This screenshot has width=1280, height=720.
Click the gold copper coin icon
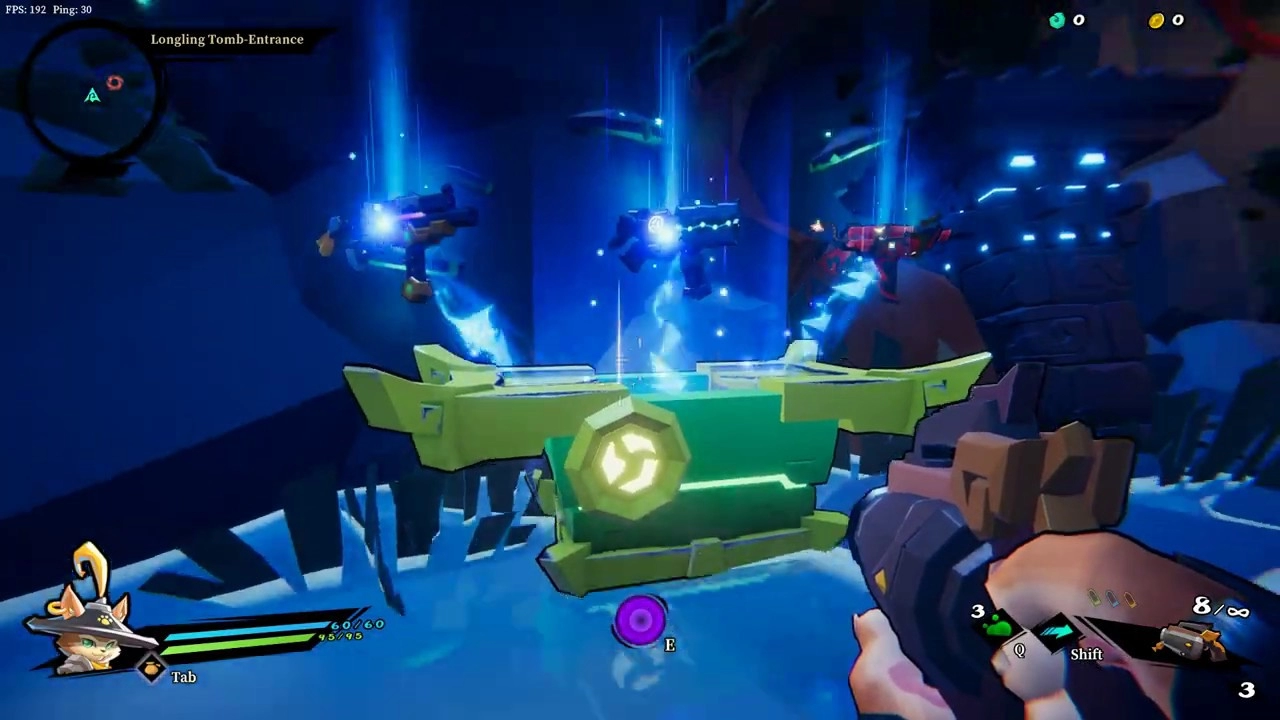point(1157,20)
